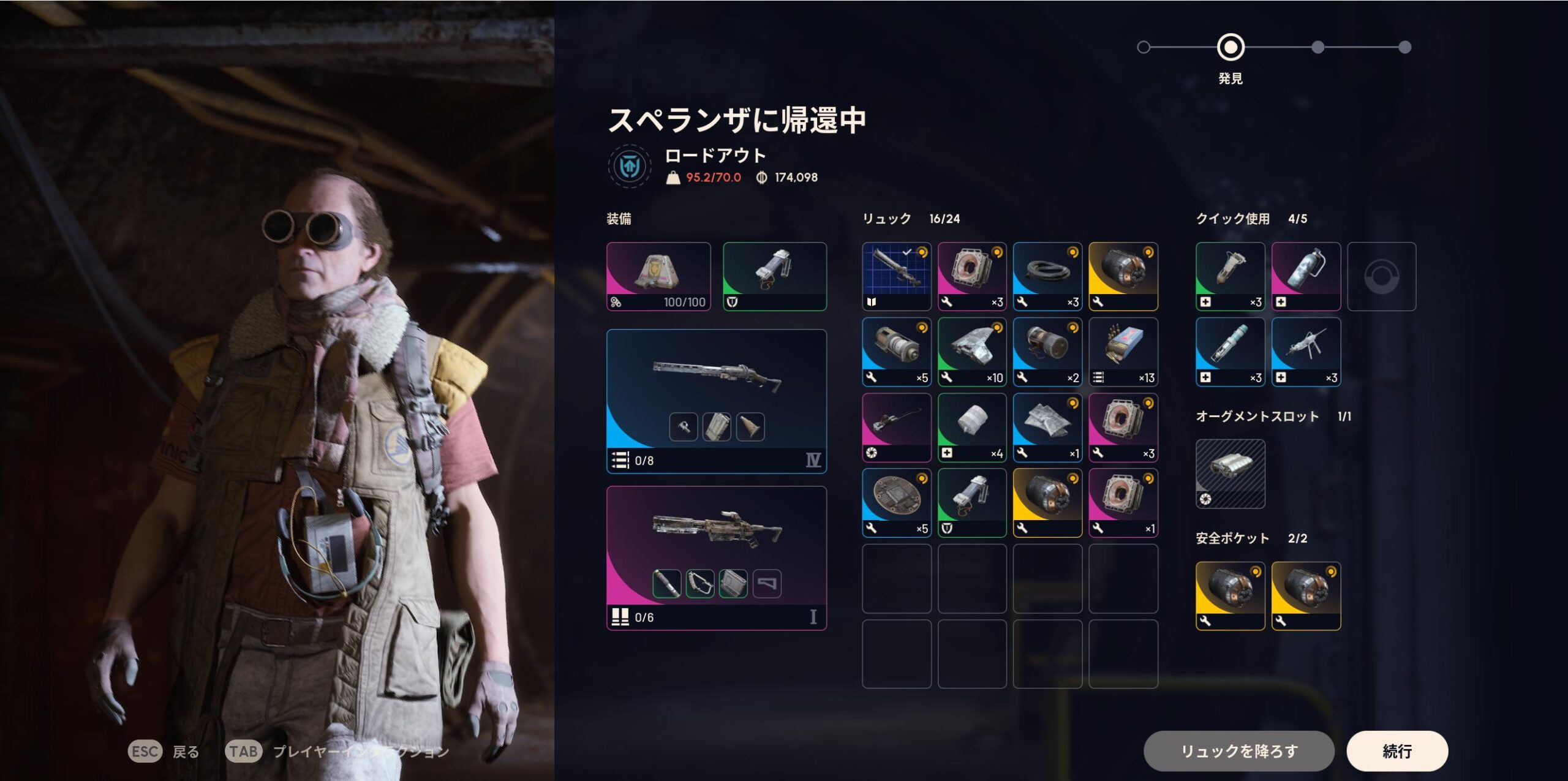
Task: Select the motor part stack of 2
Action: click(x=1047, y=352)
